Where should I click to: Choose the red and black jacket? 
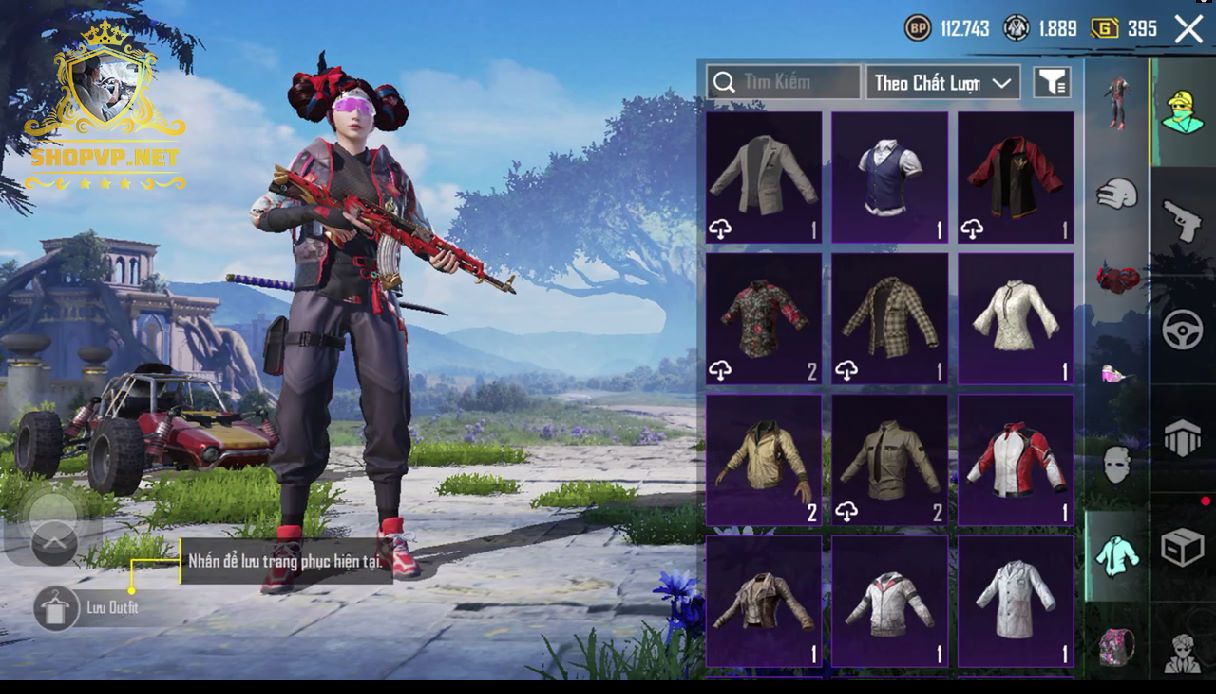1015,177
